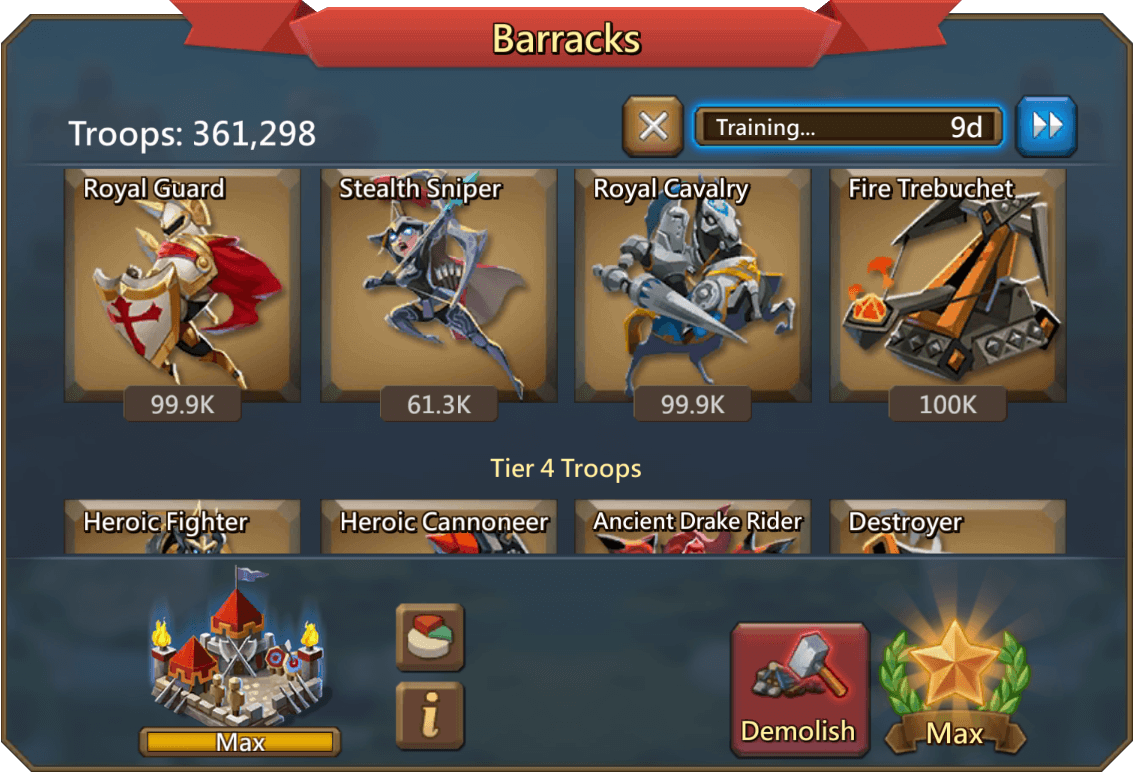Cancel the current troop training
The image size is (1133, 772).
pyautogui.click(x=653, y=127)
